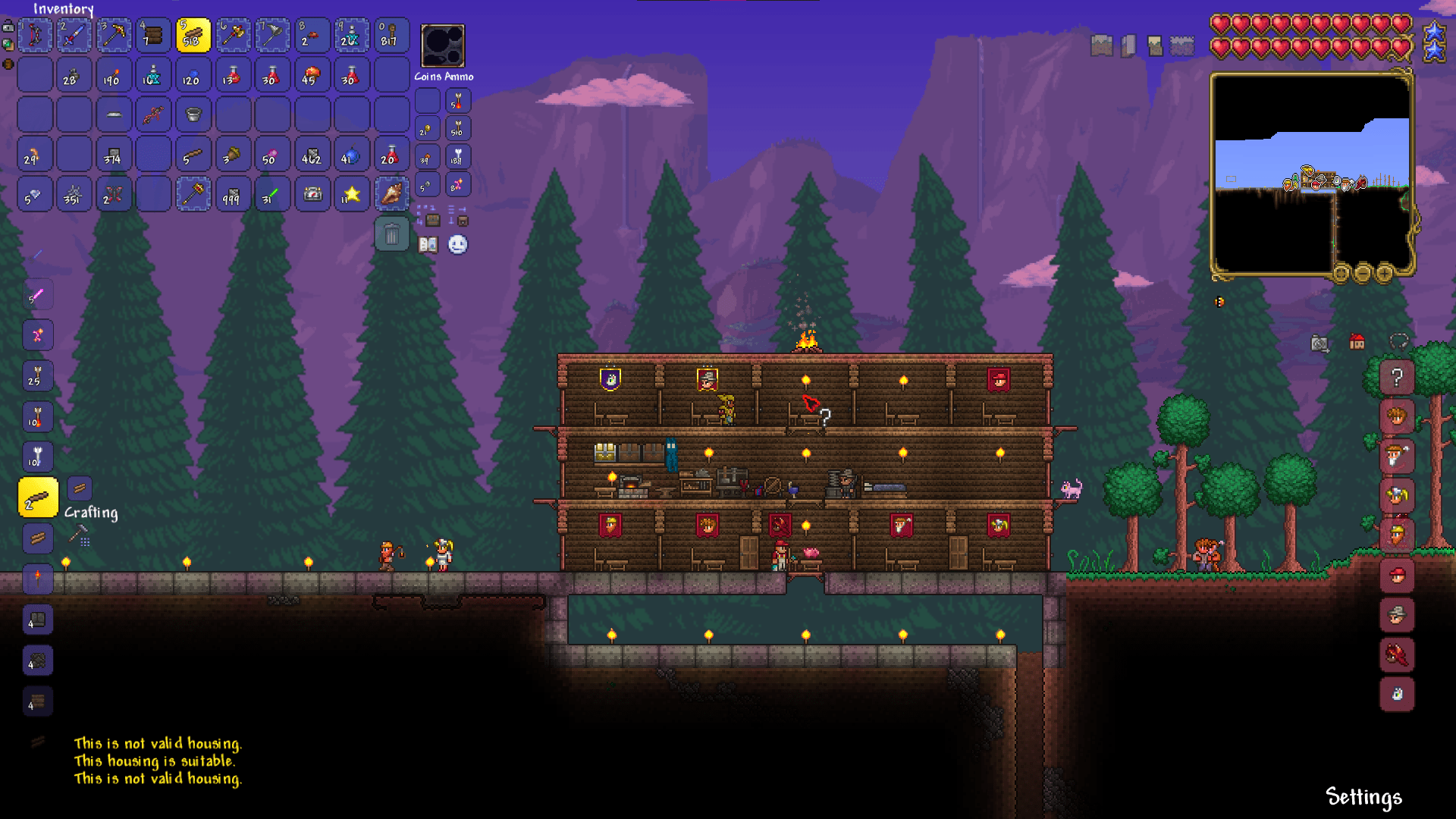The height and width of the screenshot is (819, 1456).
Task: Open the Settings menu
Action: click(x=1363, y=797)
